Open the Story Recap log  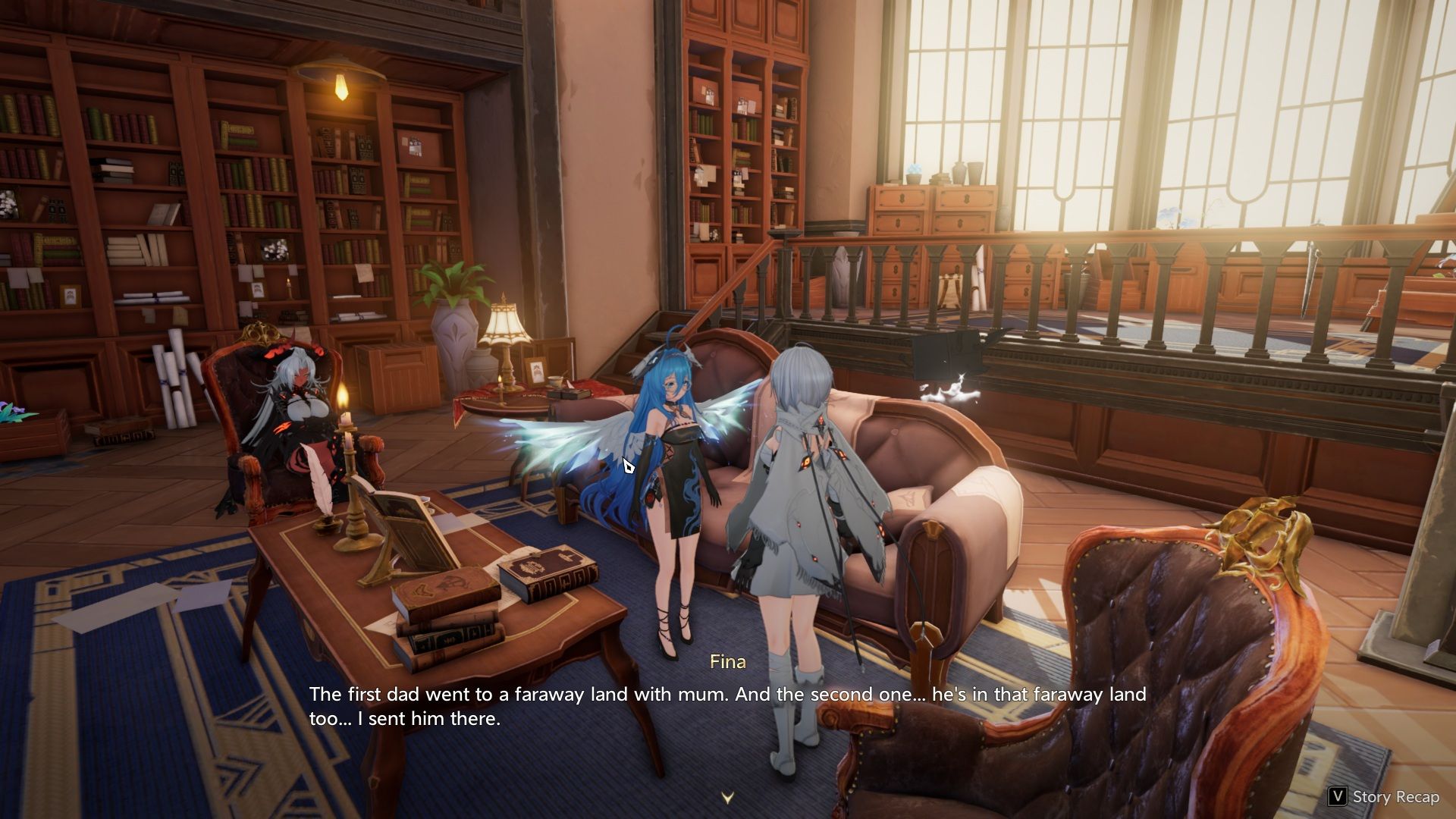click(1384, 796)
